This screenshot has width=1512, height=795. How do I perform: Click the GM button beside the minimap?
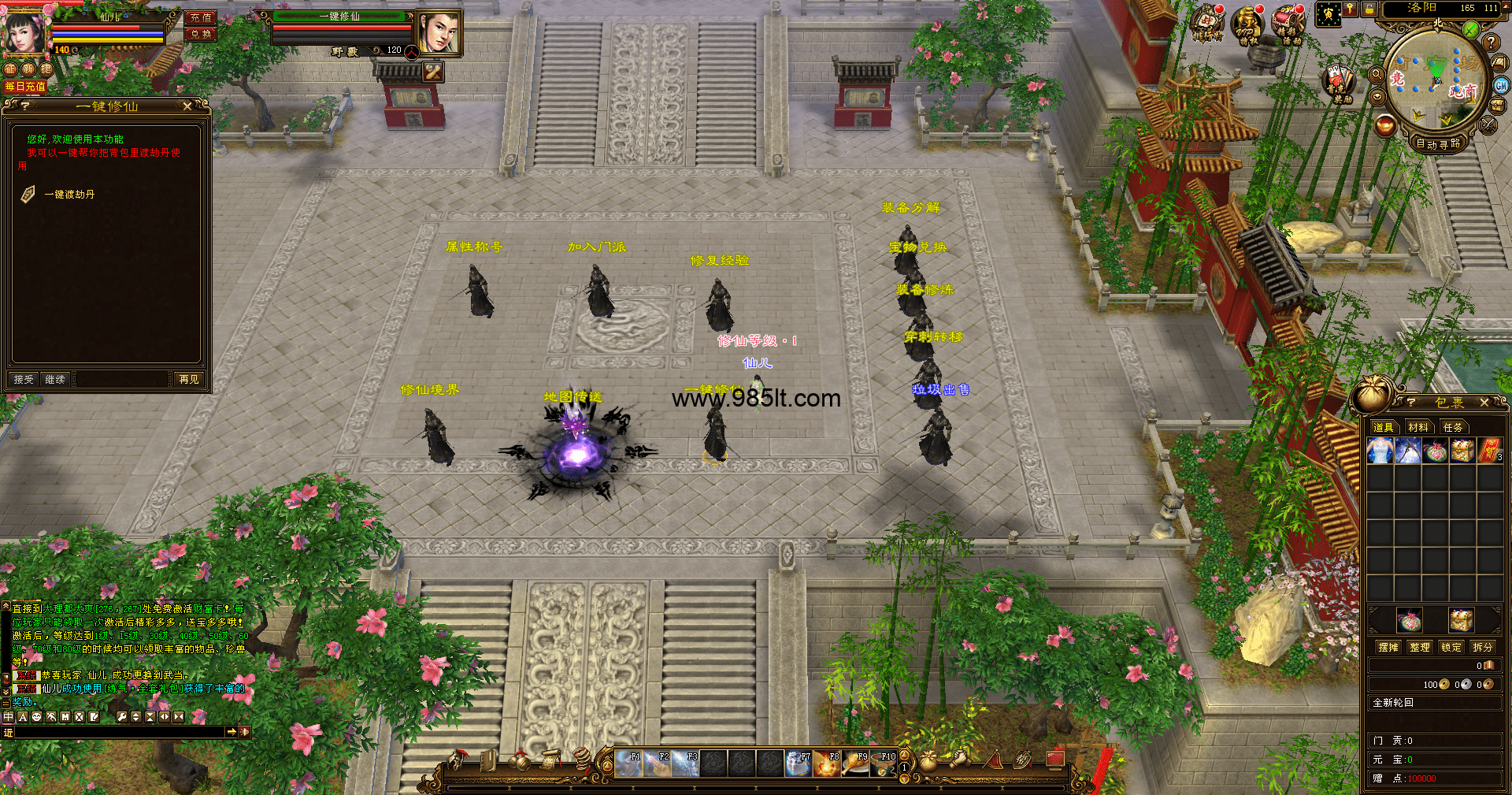(x=1501, y=85)
